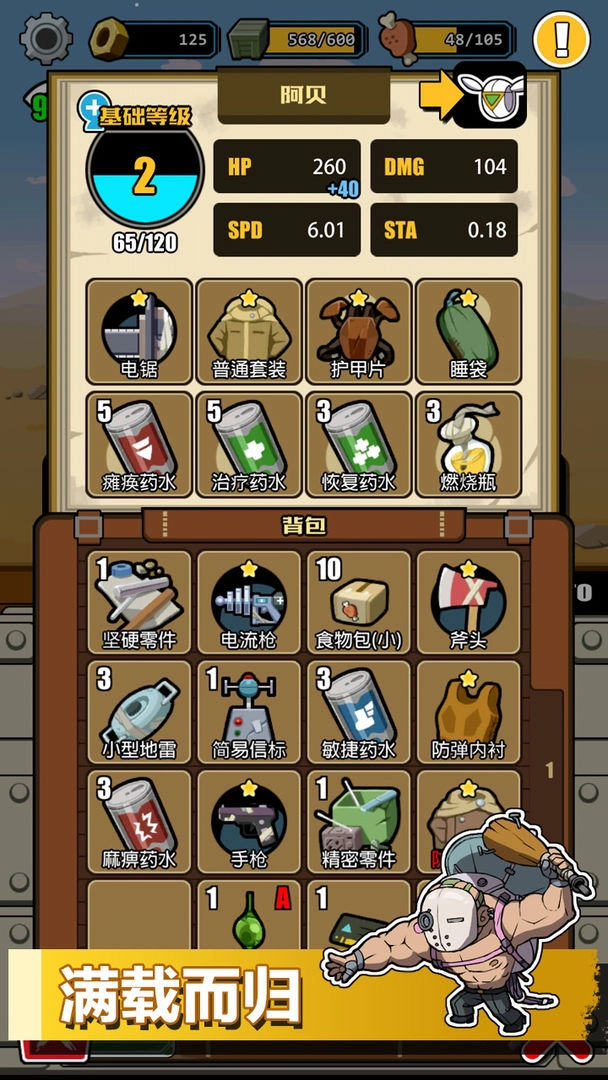Screen dimensions: 608x1080
Task: Select the 手枪 pistol item
Action: pos(249,822)
